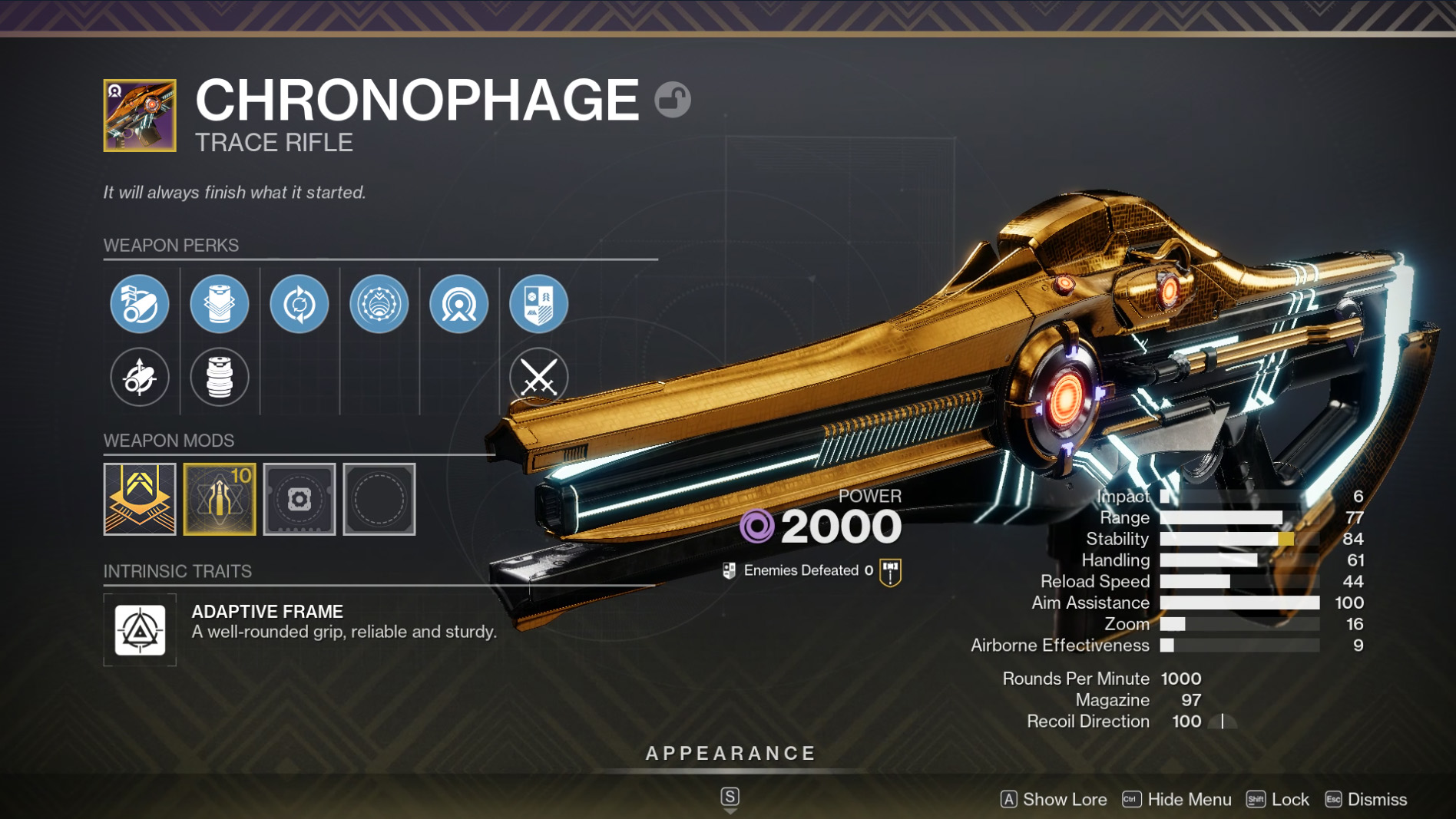This screenshot has width=1456, height=819.
Task: Open the masterwork bullet mod with 10
Action: (220, 499)
